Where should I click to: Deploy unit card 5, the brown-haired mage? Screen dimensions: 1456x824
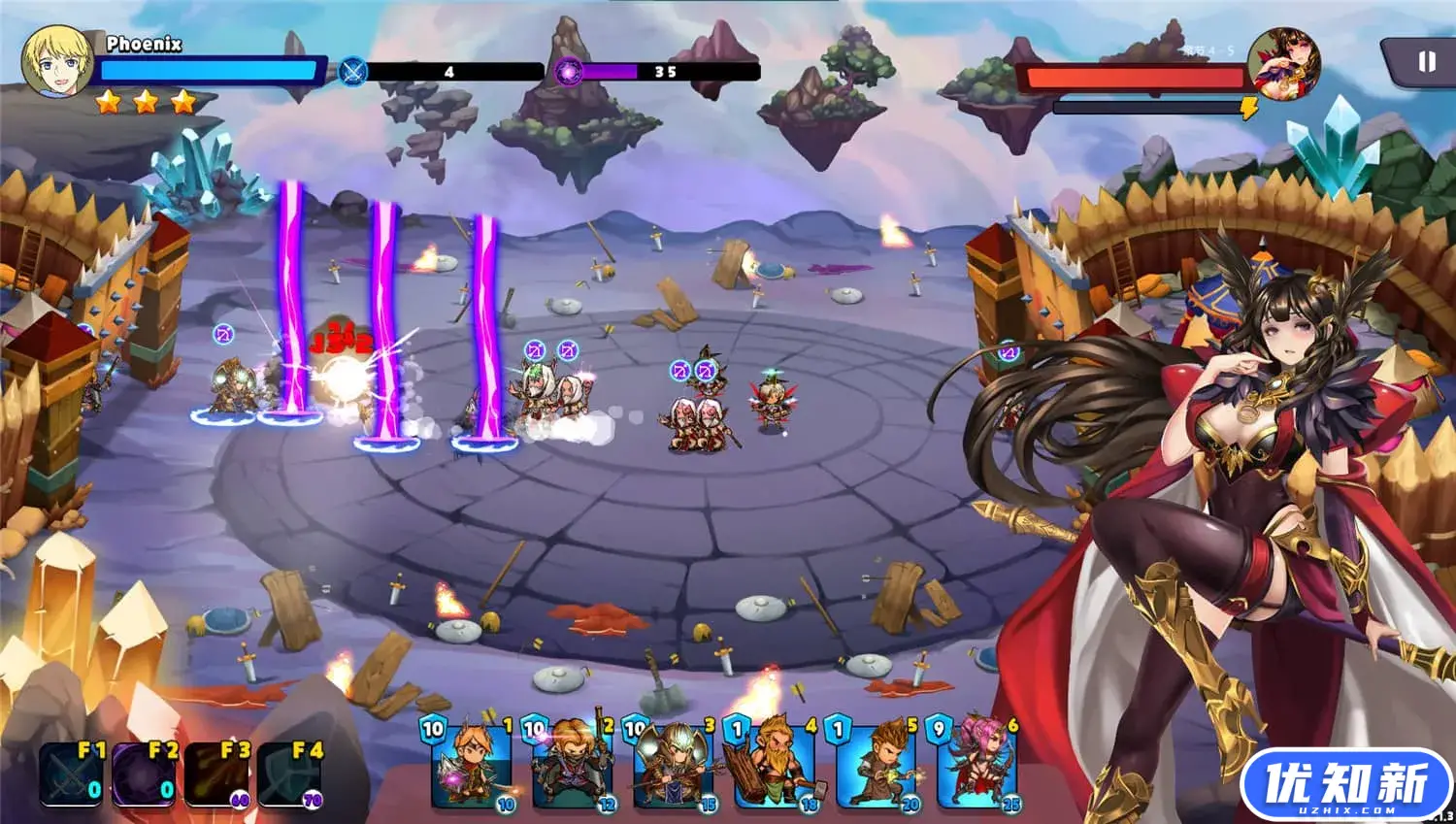point(875,767)
